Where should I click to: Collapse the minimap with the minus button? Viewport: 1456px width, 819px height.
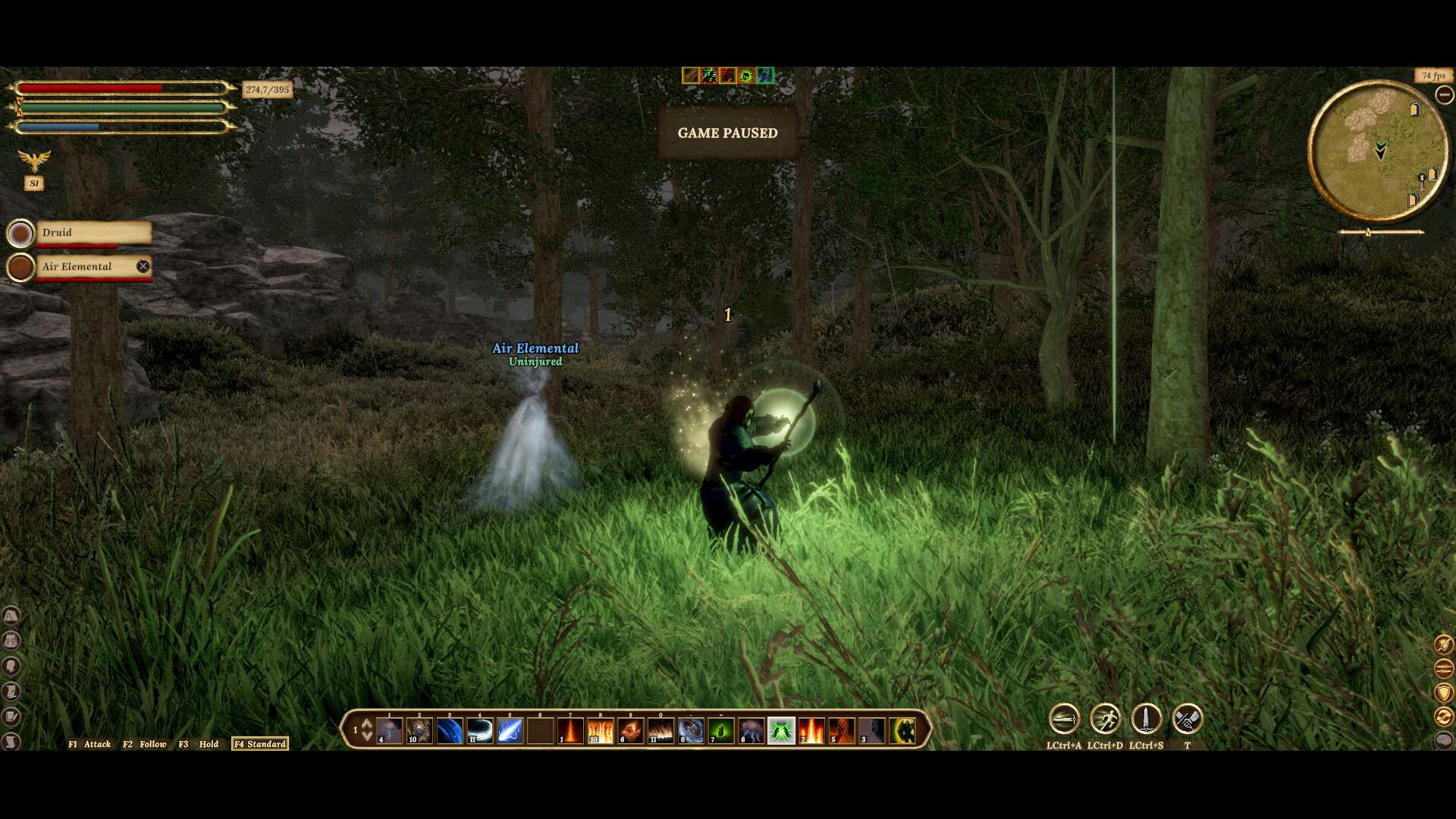click(1444, 95)
